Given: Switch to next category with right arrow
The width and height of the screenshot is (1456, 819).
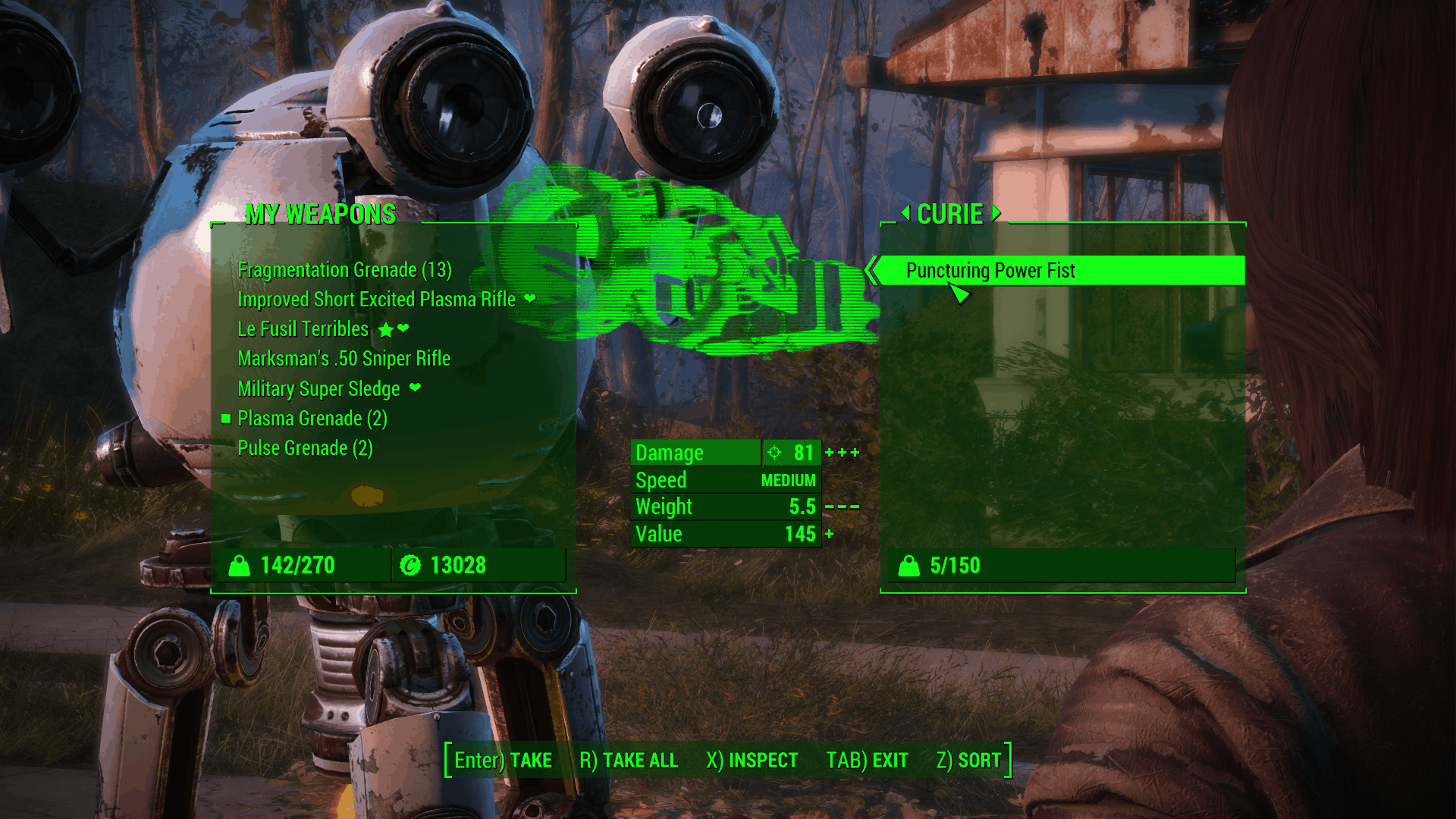Looking at the screenshot, I should (x=996, y=213).
